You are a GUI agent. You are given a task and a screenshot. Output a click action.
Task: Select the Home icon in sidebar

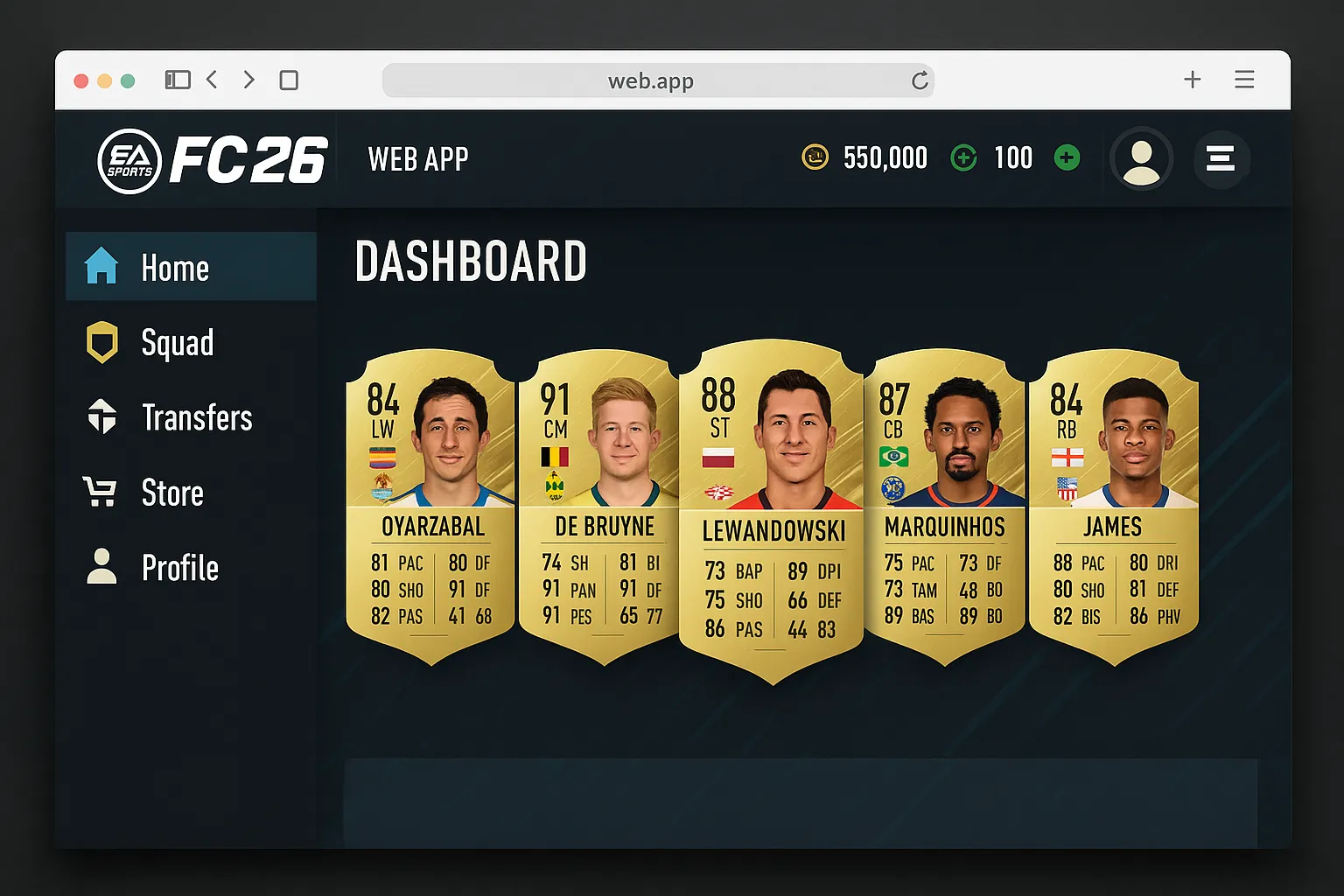point(102,267)
